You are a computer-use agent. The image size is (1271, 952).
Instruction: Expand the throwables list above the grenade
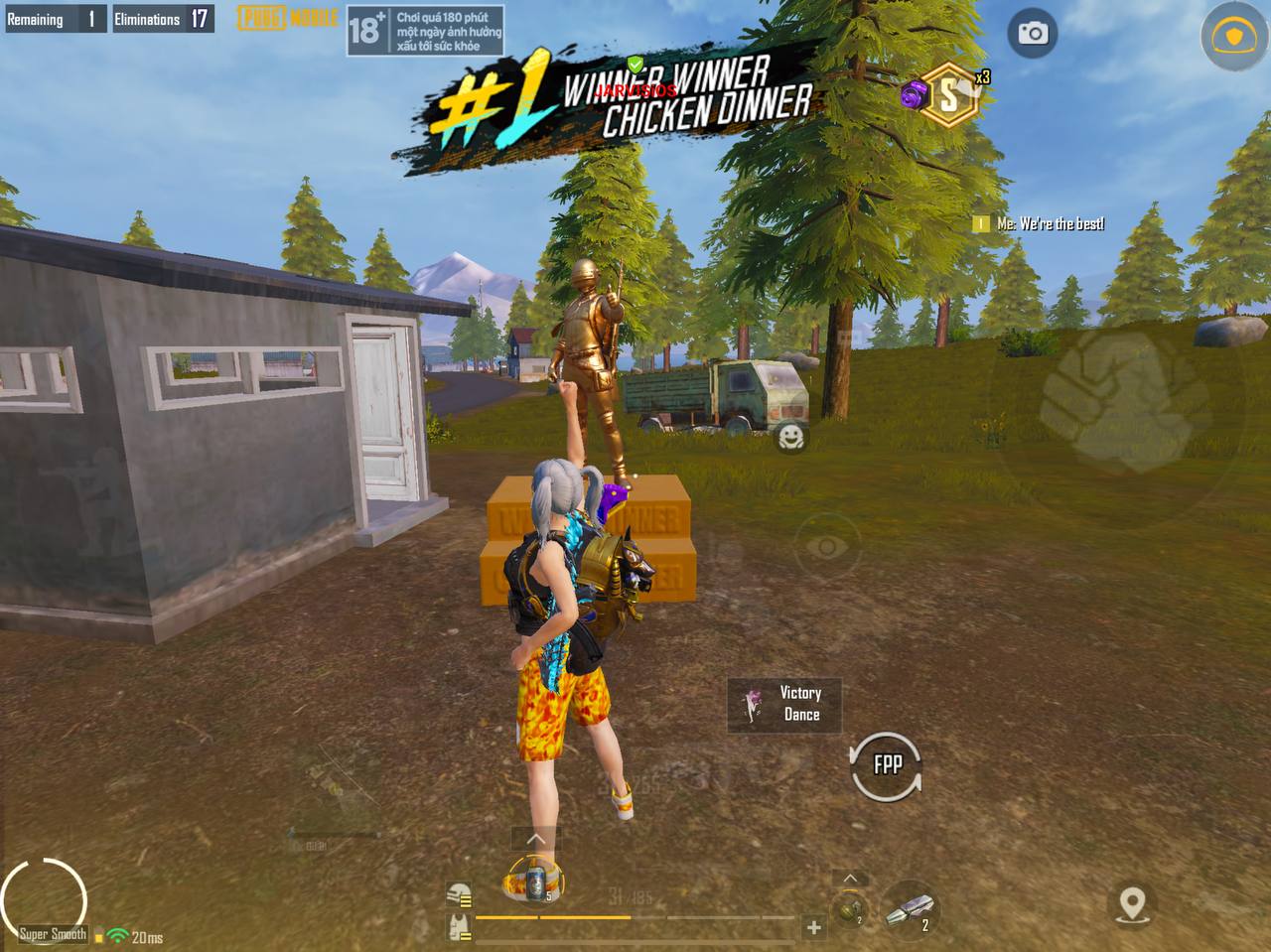[x=849, y=877]
